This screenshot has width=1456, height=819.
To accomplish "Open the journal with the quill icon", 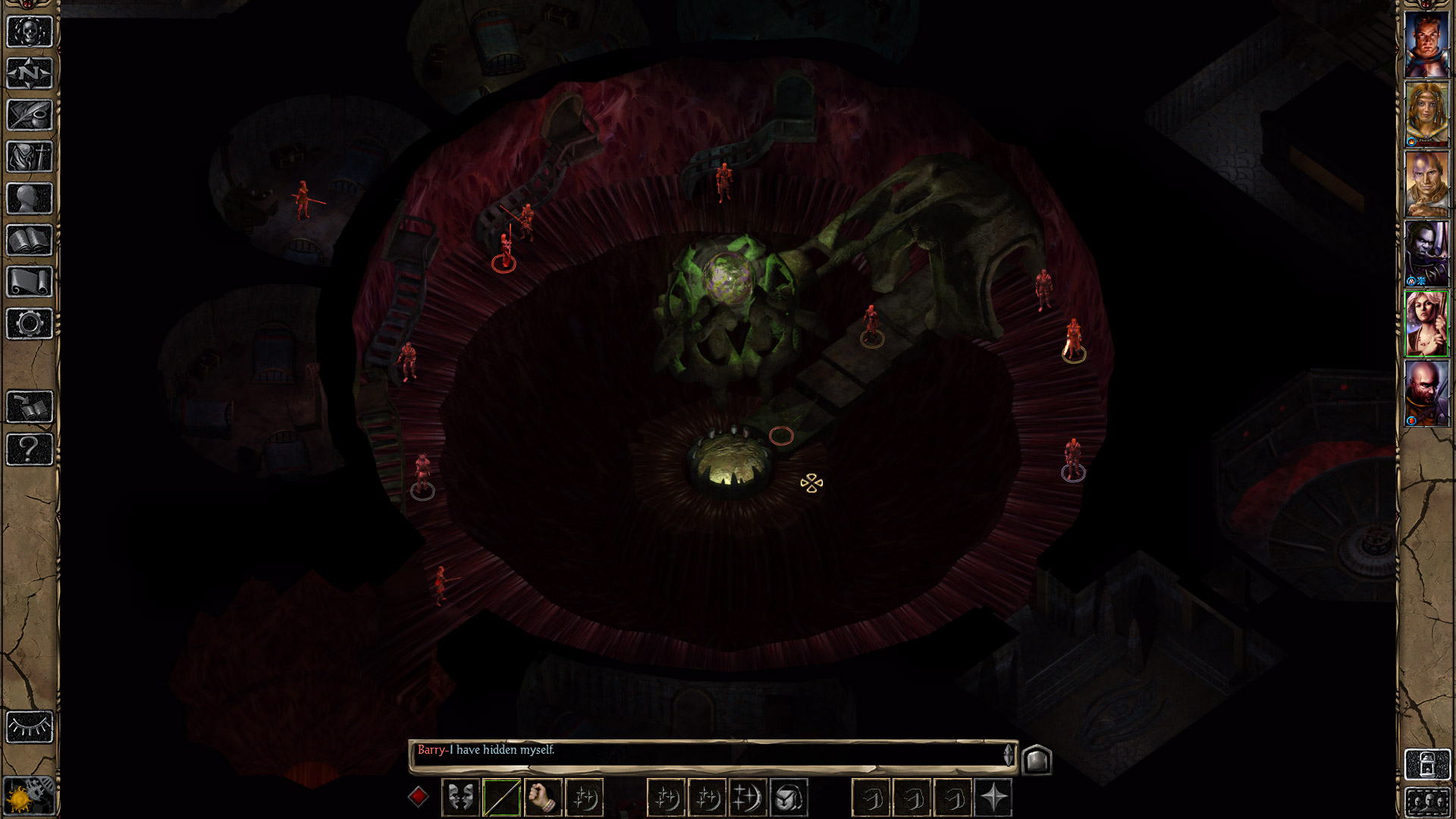I will point(30,115).
